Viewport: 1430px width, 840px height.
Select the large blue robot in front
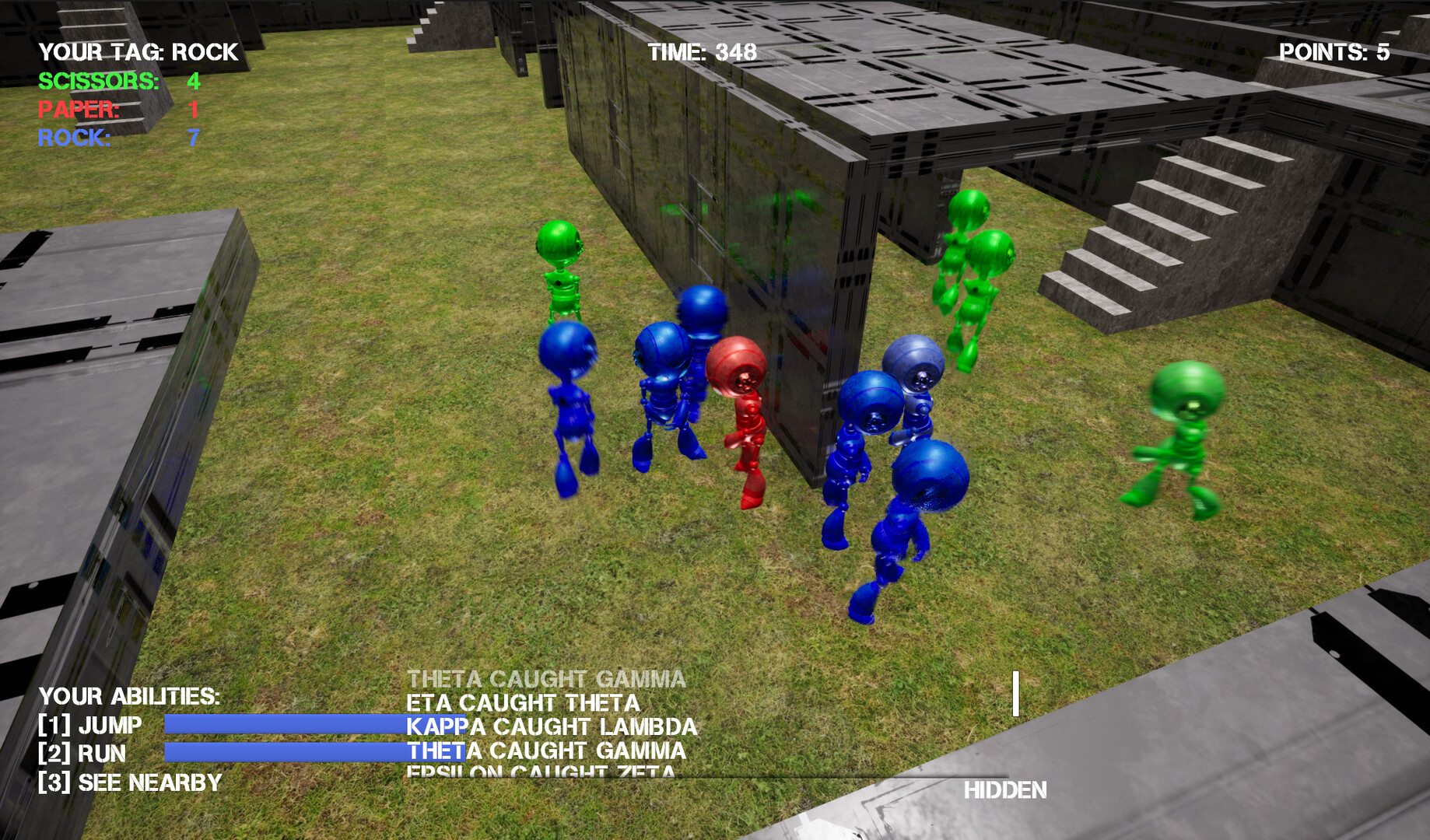[918, 498]
